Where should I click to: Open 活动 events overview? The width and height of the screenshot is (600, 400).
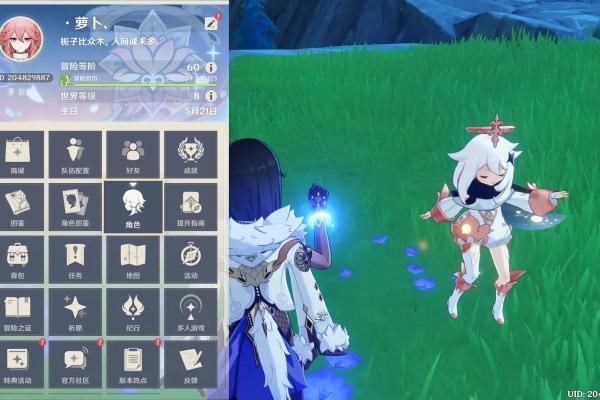pos(190,258)
